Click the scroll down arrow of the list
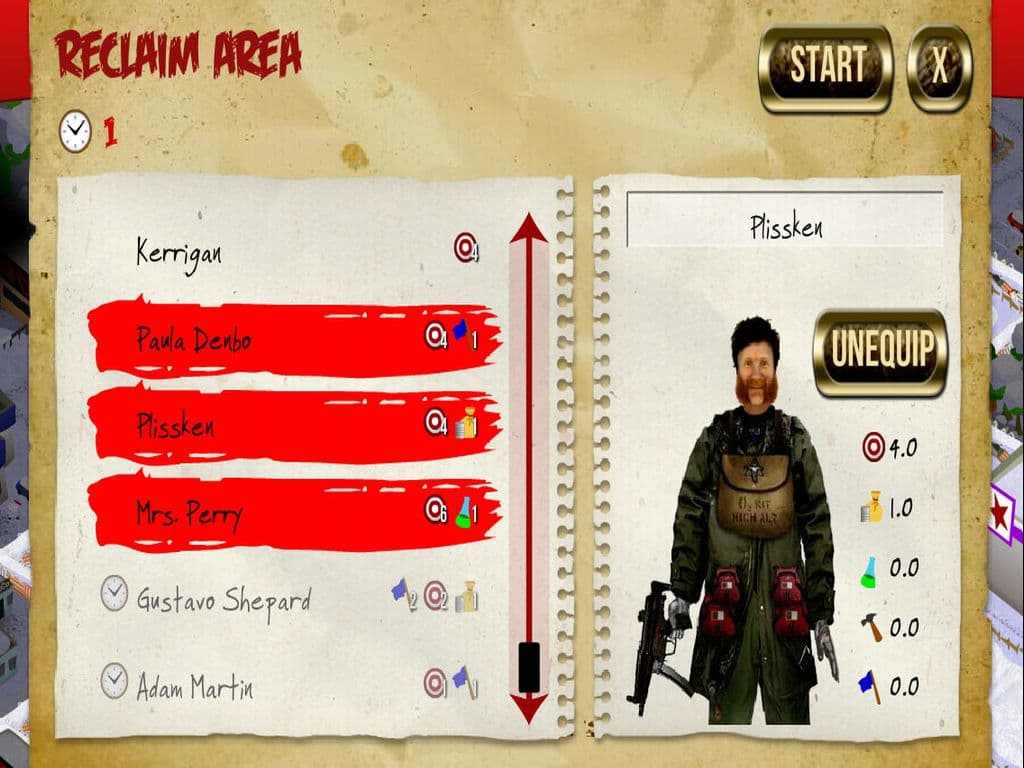 coord(528,708)
